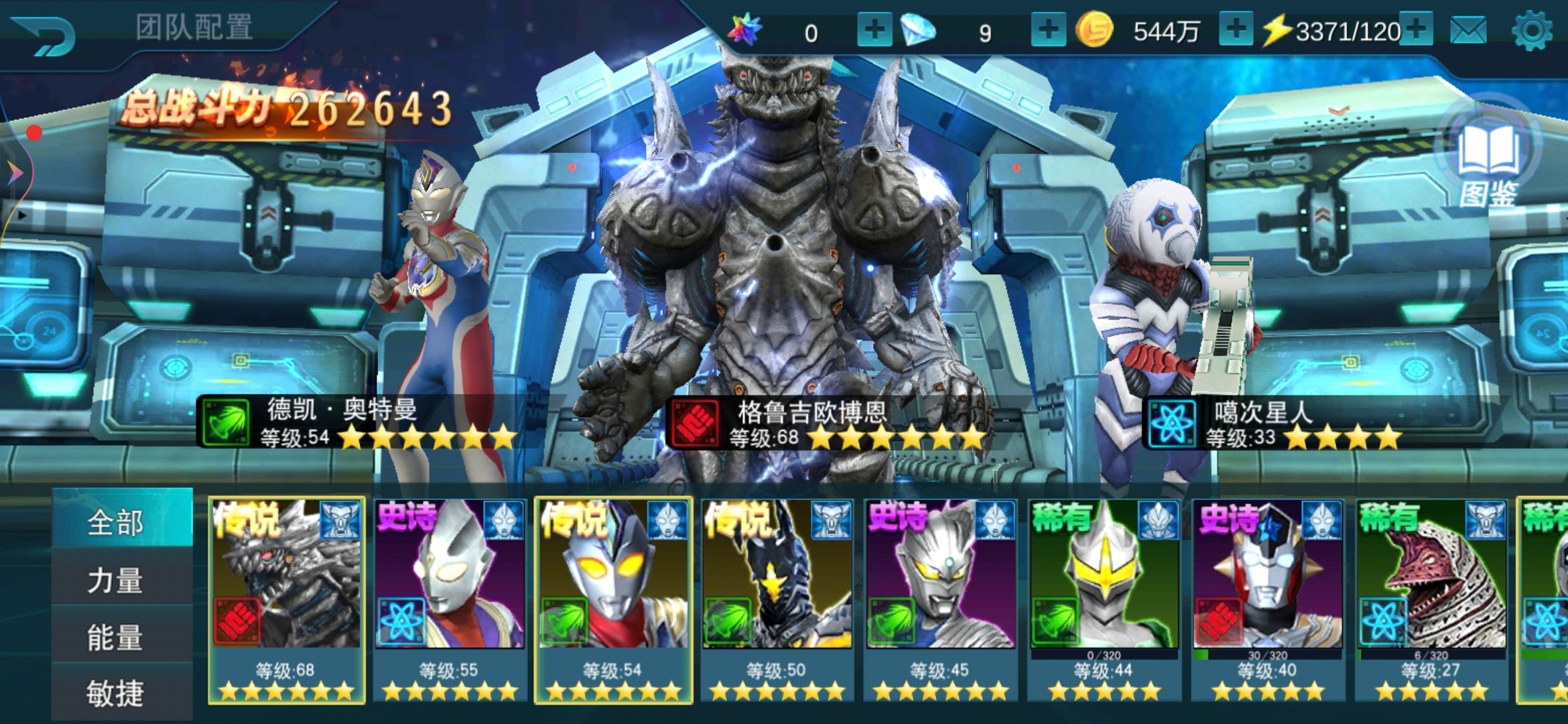The height and width of the screenshot is (724, 1568).
Task: Filter heroes by 力量 type
Action: (115, 580)
